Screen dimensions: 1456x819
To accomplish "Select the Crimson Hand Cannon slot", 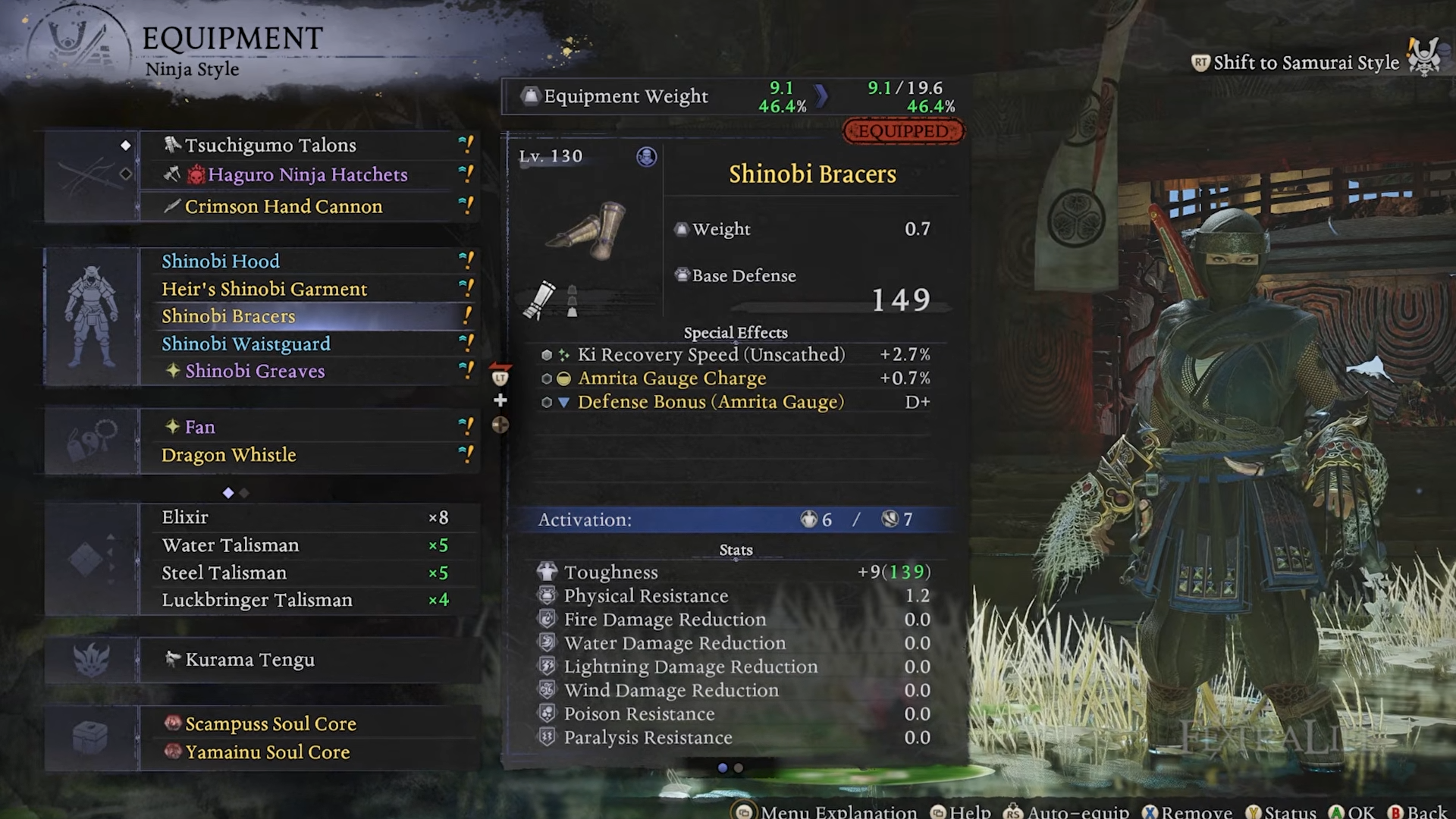I will pos(284,206).
